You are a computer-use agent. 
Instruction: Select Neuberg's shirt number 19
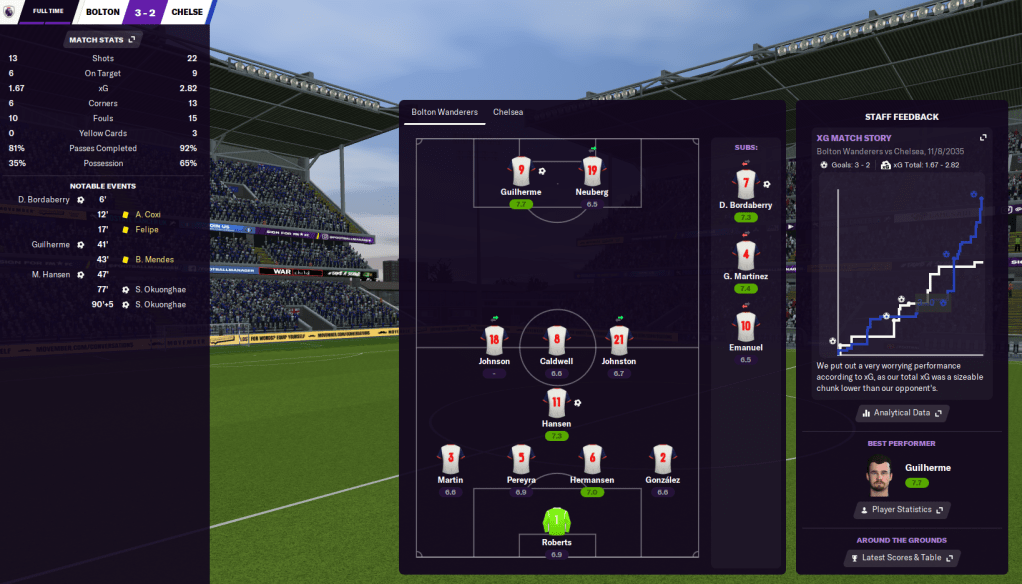pos(592,170)
